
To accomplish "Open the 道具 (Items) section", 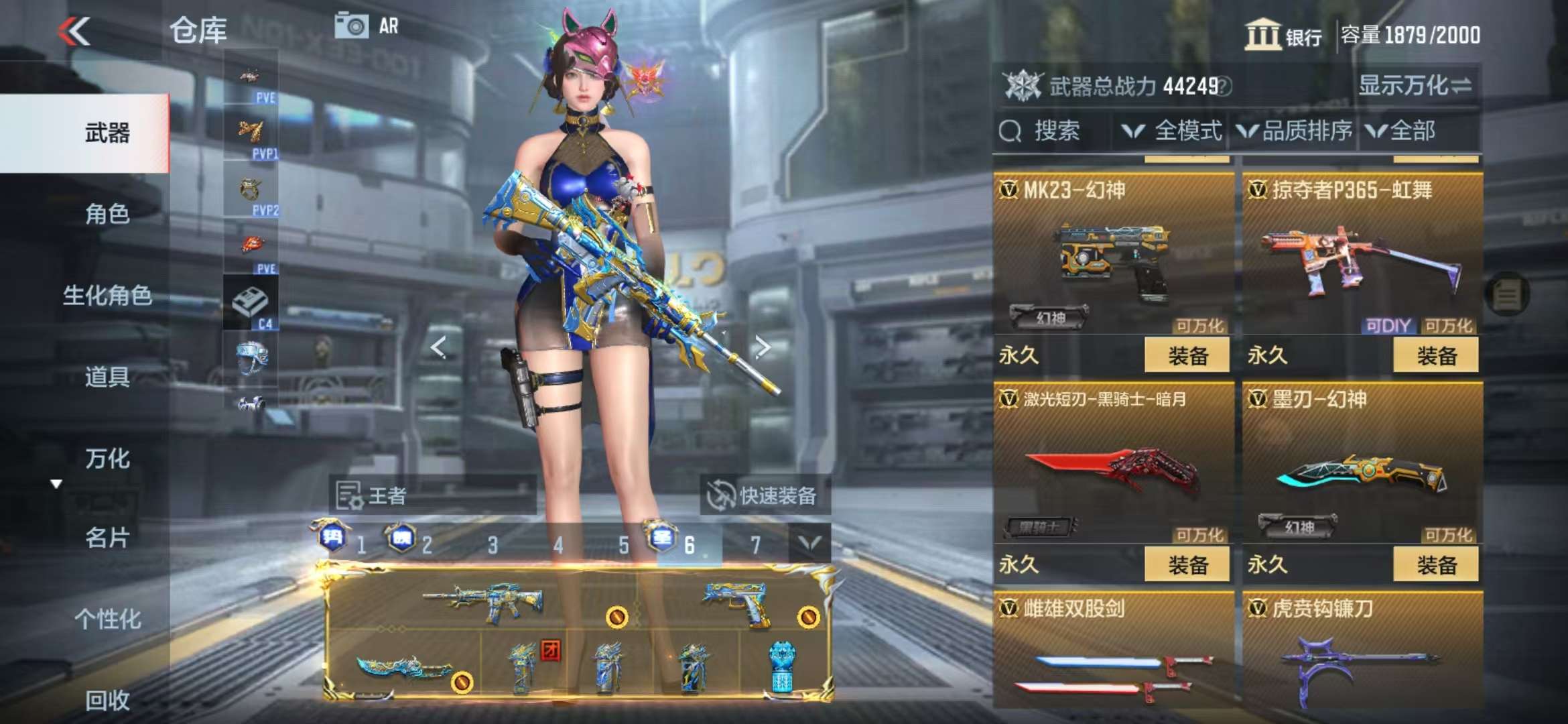I will [107, 377].
